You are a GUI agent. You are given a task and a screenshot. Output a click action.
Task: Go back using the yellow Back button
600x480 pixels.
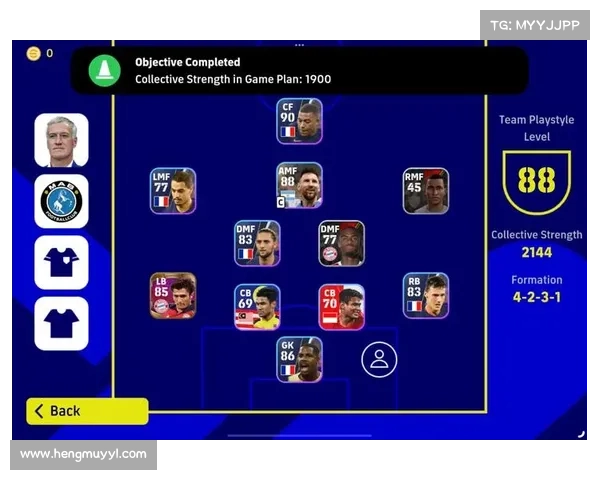click(87, 411)
